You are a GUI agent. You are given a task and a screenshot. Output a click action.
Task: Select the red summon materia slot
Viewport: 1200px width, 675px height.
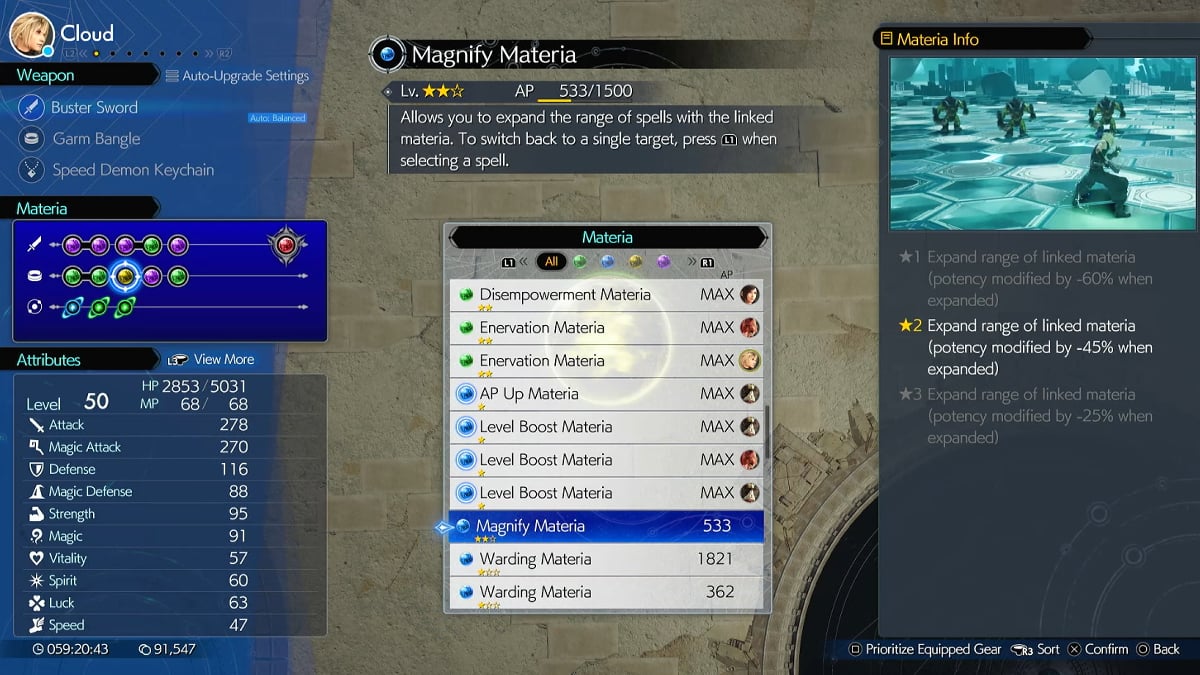tap(286, 245)
